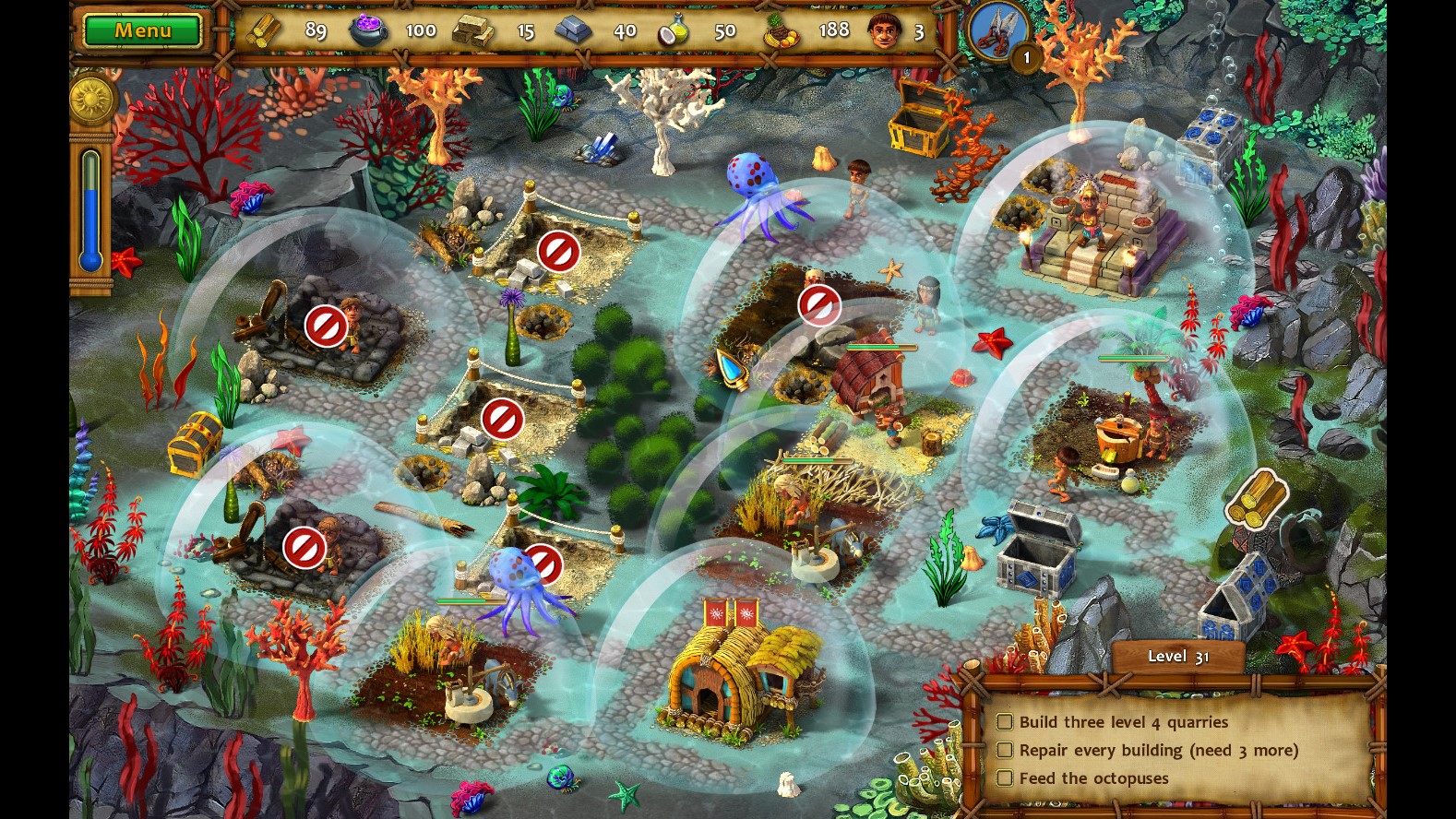Open the Menu button

(x=141, y=30)
